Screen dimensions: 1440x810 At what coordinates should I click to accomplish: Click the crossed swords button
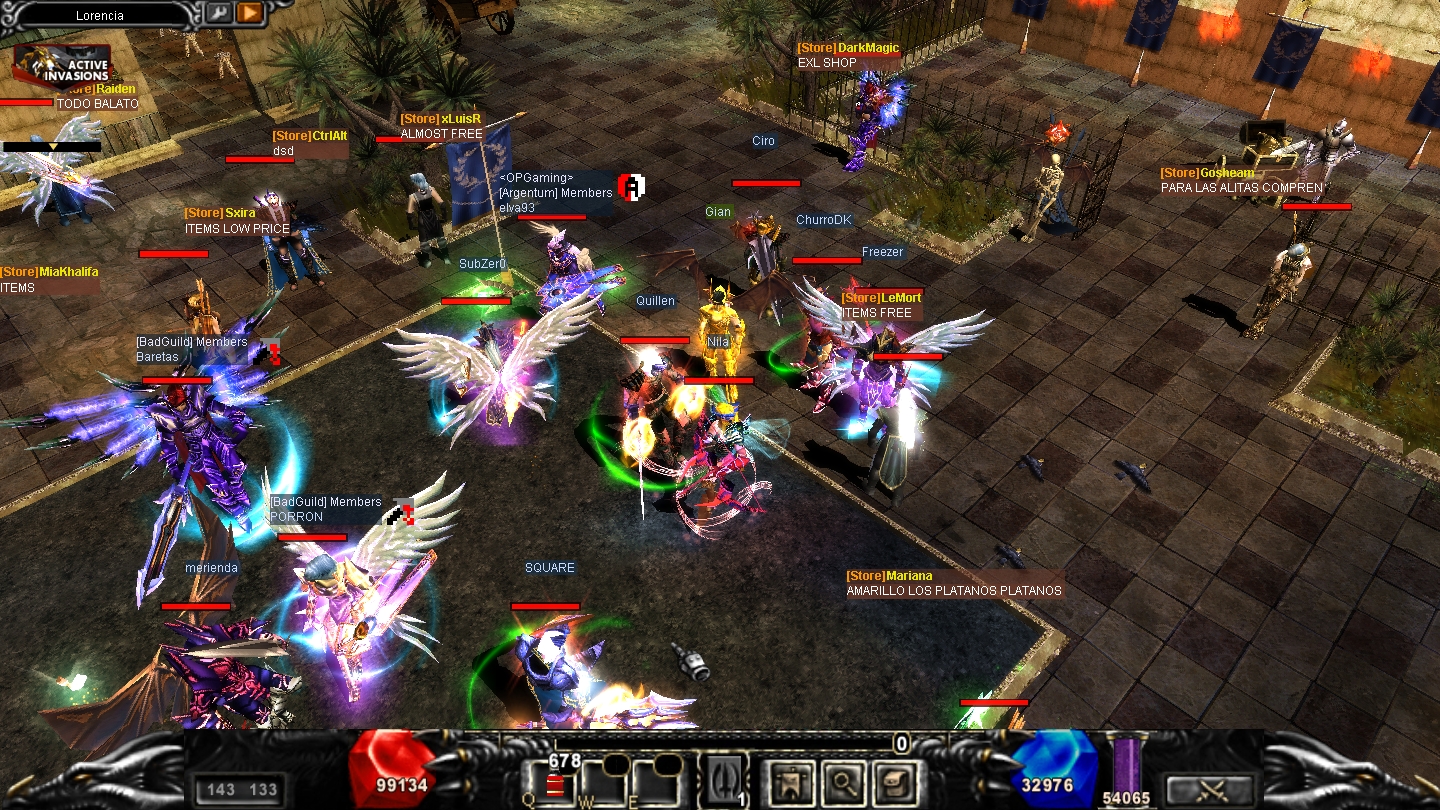point(1210,789)
